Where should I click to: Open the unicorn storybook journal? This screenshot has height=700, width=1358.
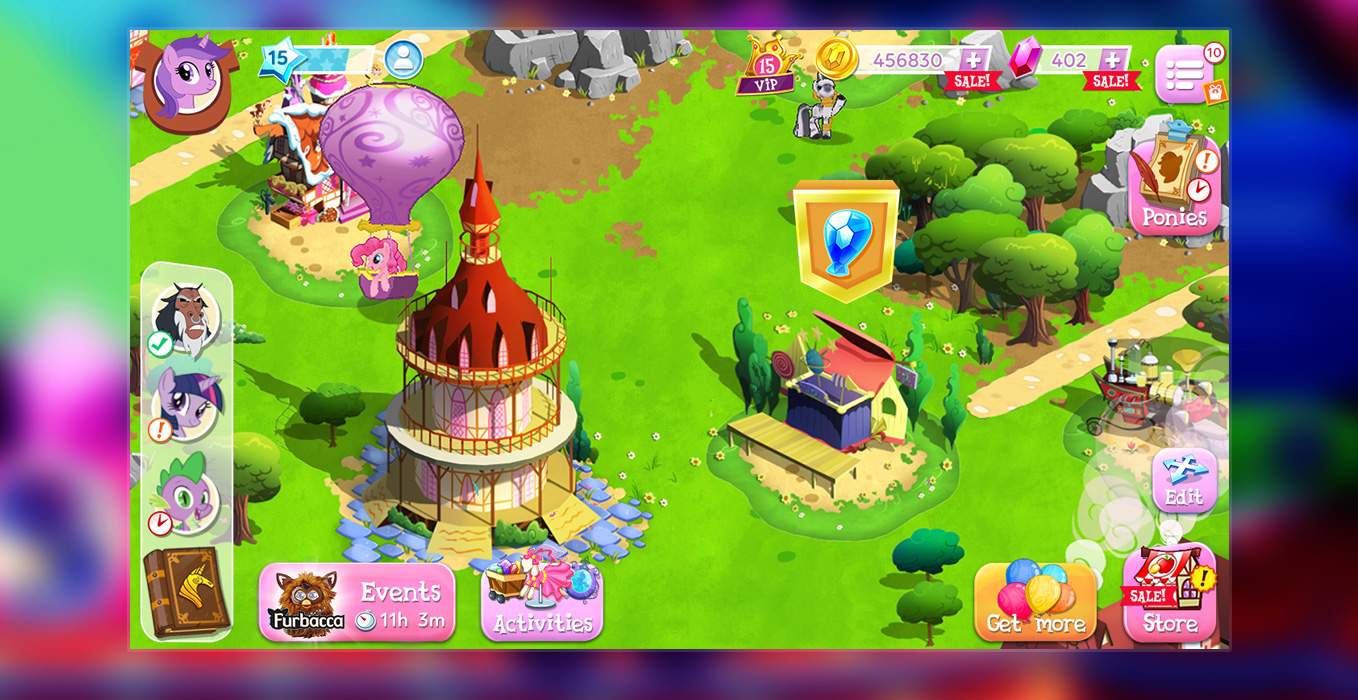pos(186,593)
